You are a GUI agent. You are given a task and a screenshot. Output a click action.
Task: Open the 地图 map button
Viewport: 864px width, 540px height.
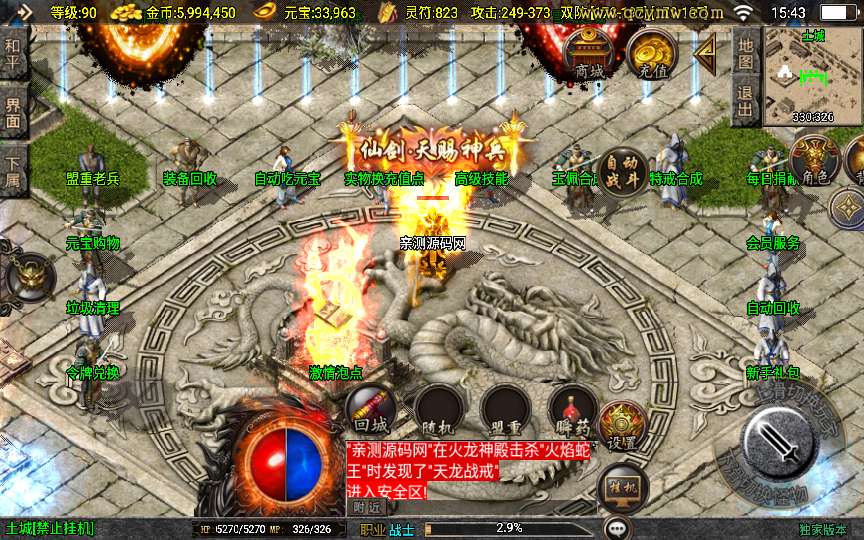coord(744,52)
